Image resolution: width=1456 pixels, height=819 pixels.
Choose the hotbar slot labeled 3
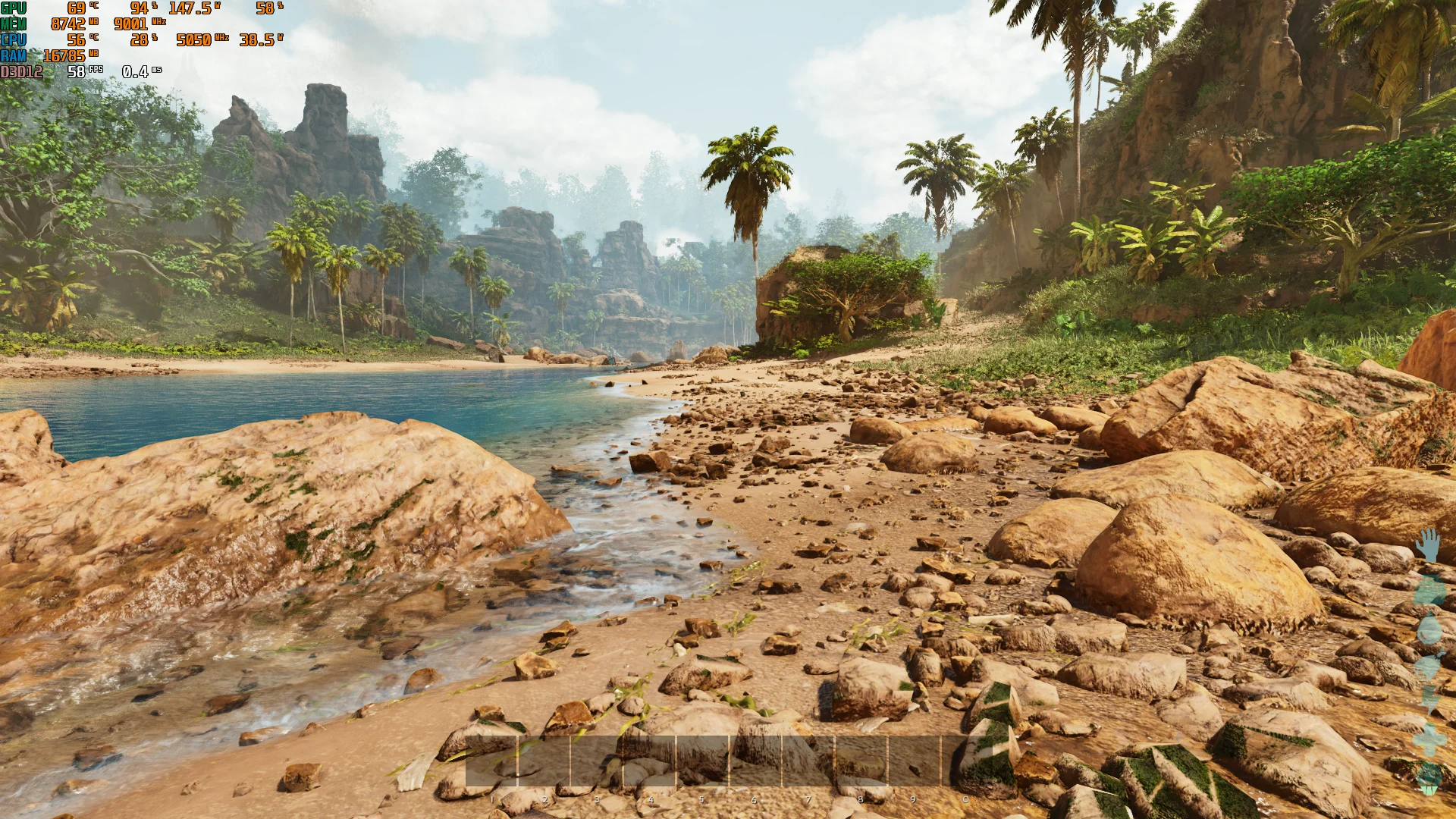tap(597, 761)
